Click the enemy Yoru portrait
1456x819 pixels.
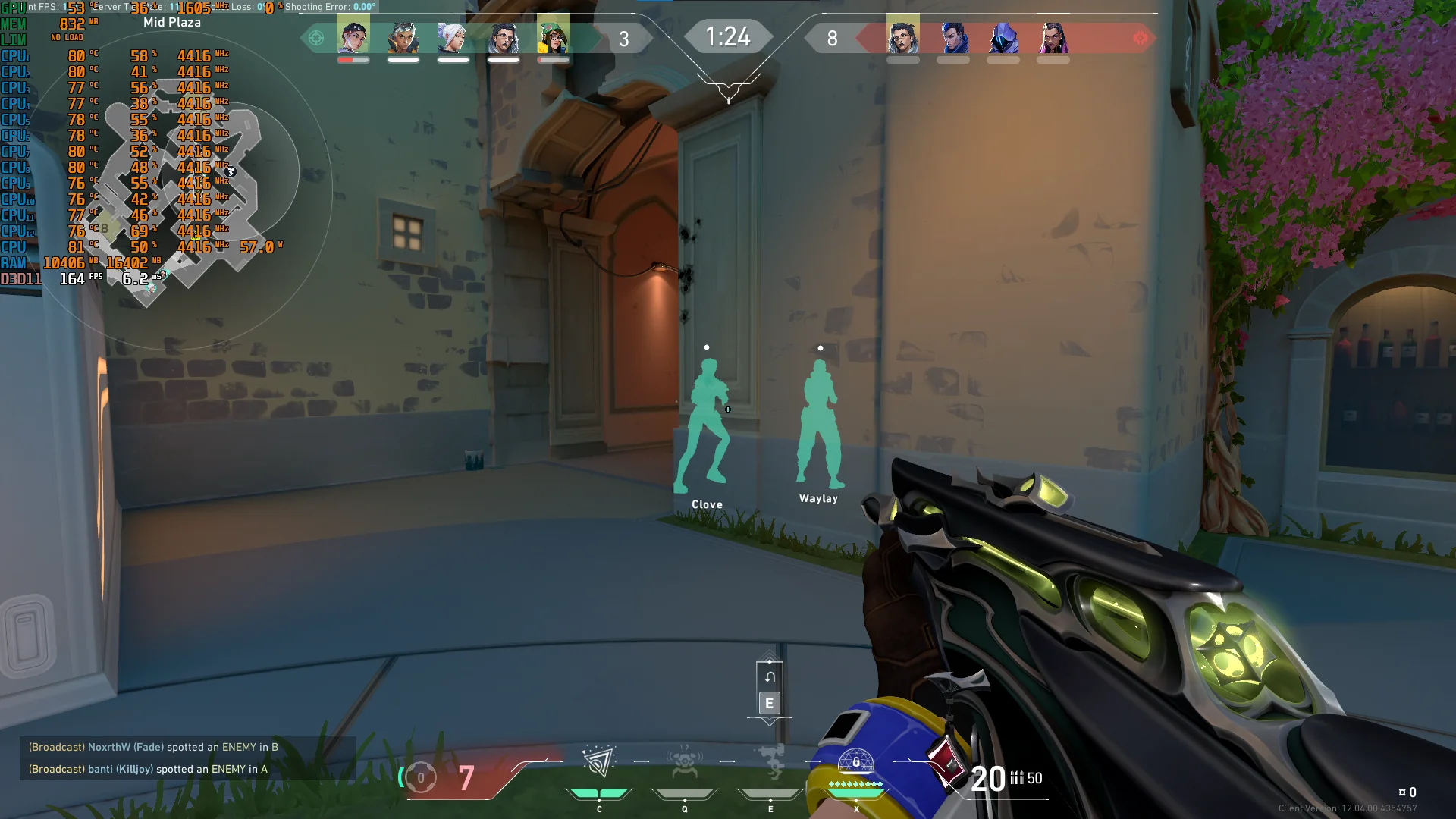953,36
